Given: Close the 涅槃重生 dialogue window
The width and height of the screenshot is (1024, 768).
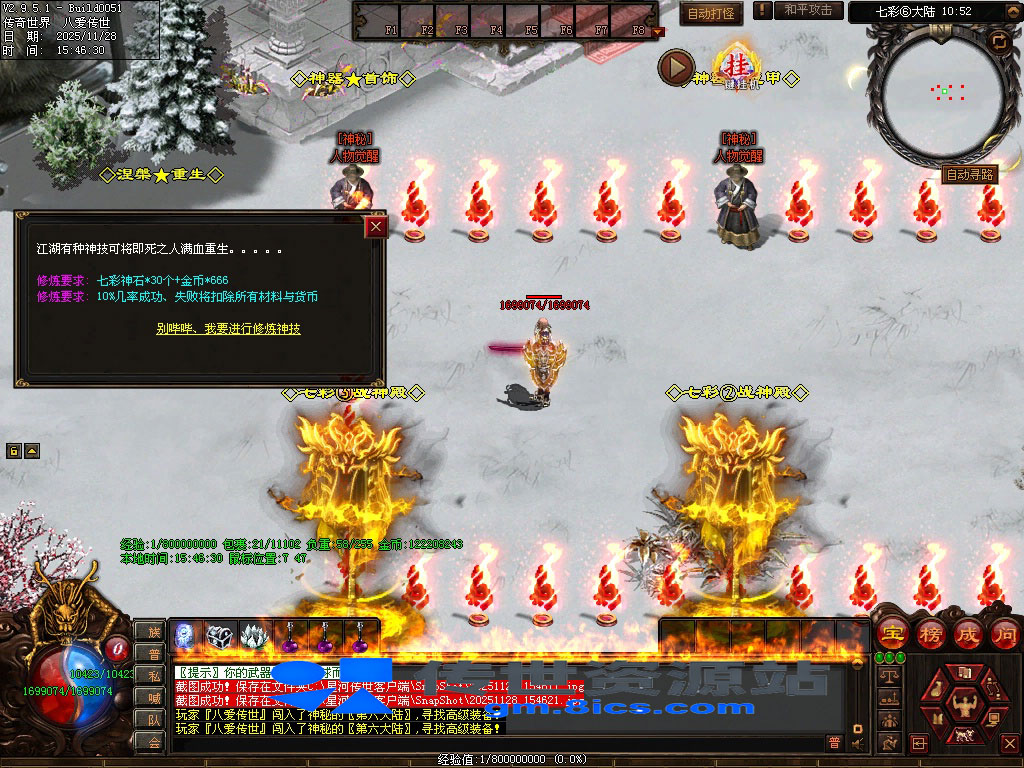Looking at the screenshot, I should 376,227.
